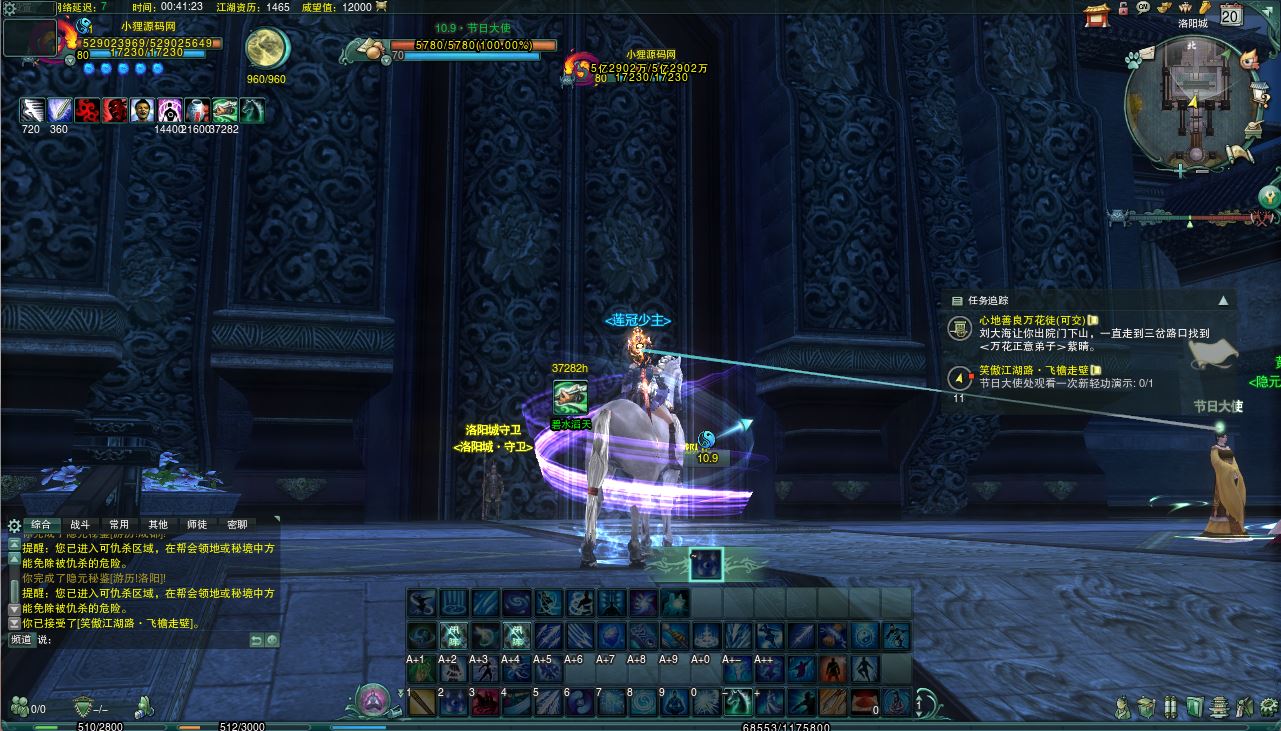
Task: Open the calendar icon showing 20
Action: (x=1231, y=14)
